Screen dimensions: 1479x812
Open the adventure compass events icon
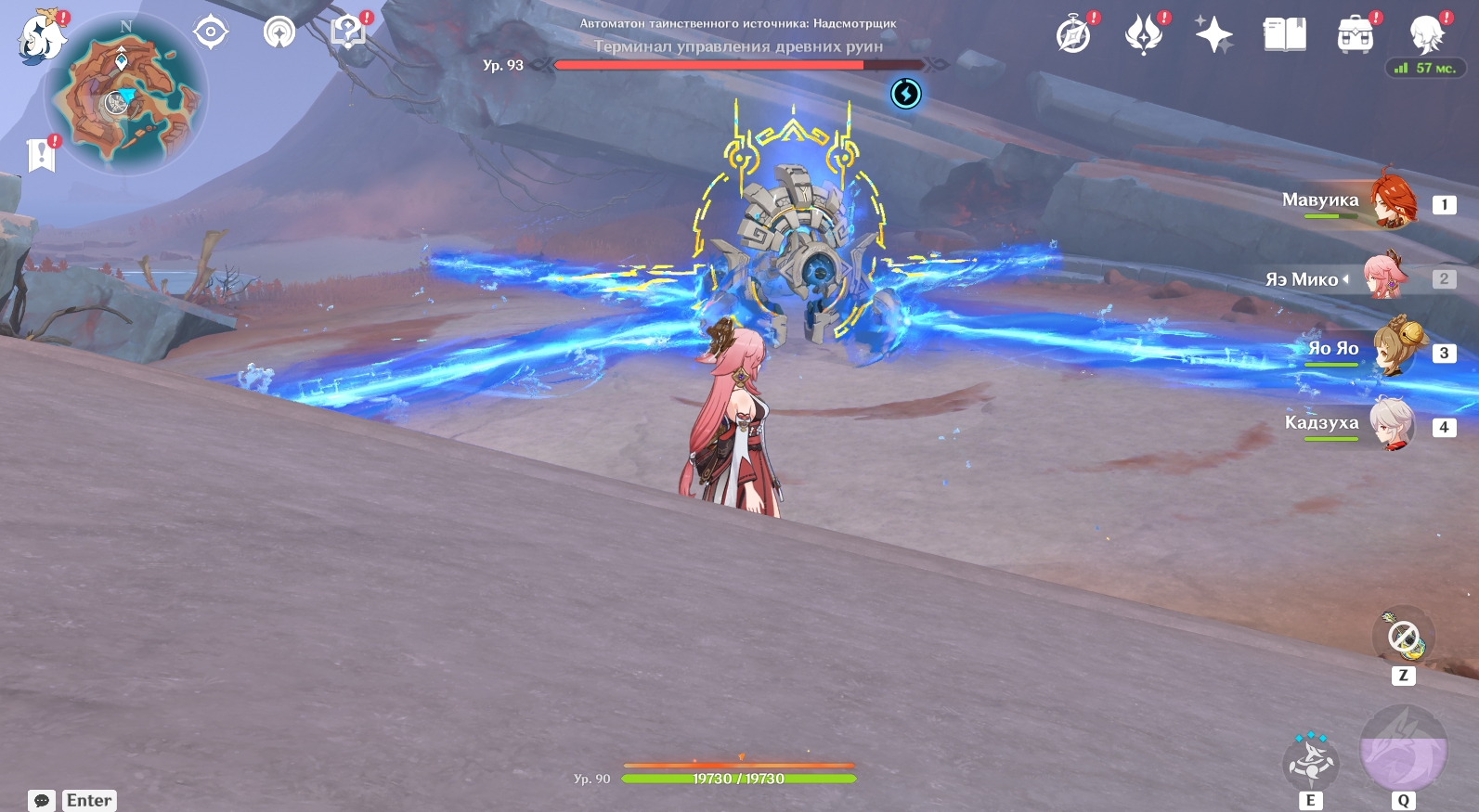(1073, 35)
